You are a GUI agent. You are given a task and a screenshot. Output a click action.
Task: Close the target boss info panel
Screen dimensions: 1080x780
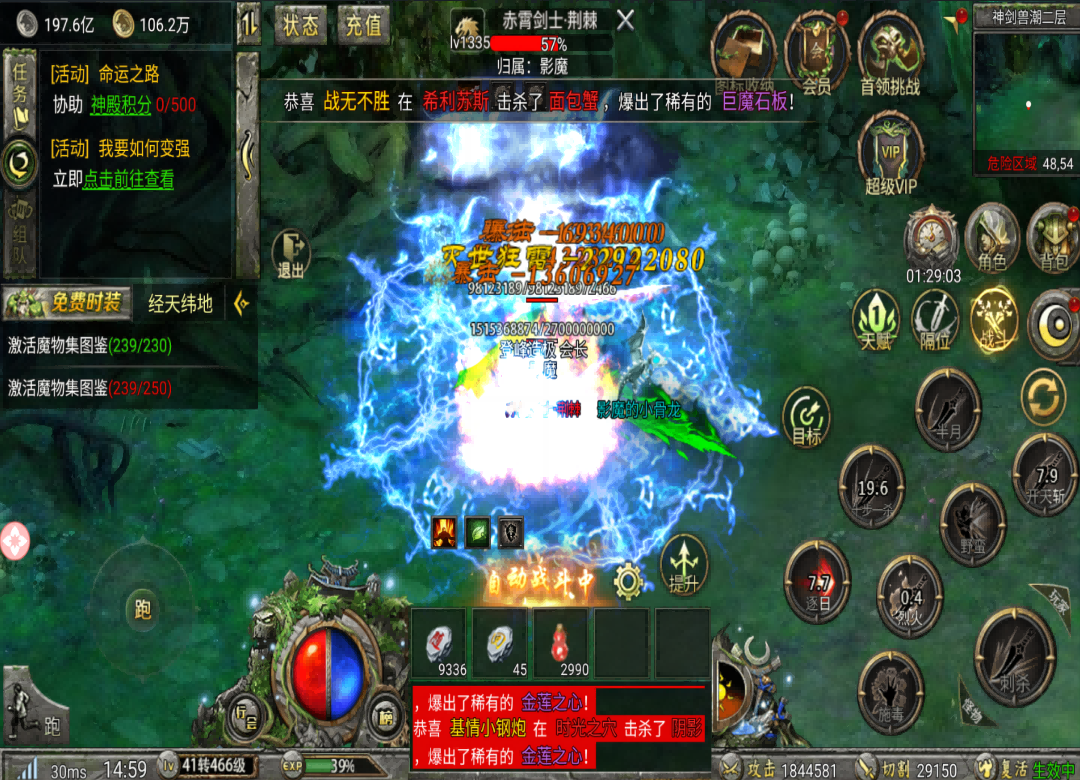click(x=625, y=20)
